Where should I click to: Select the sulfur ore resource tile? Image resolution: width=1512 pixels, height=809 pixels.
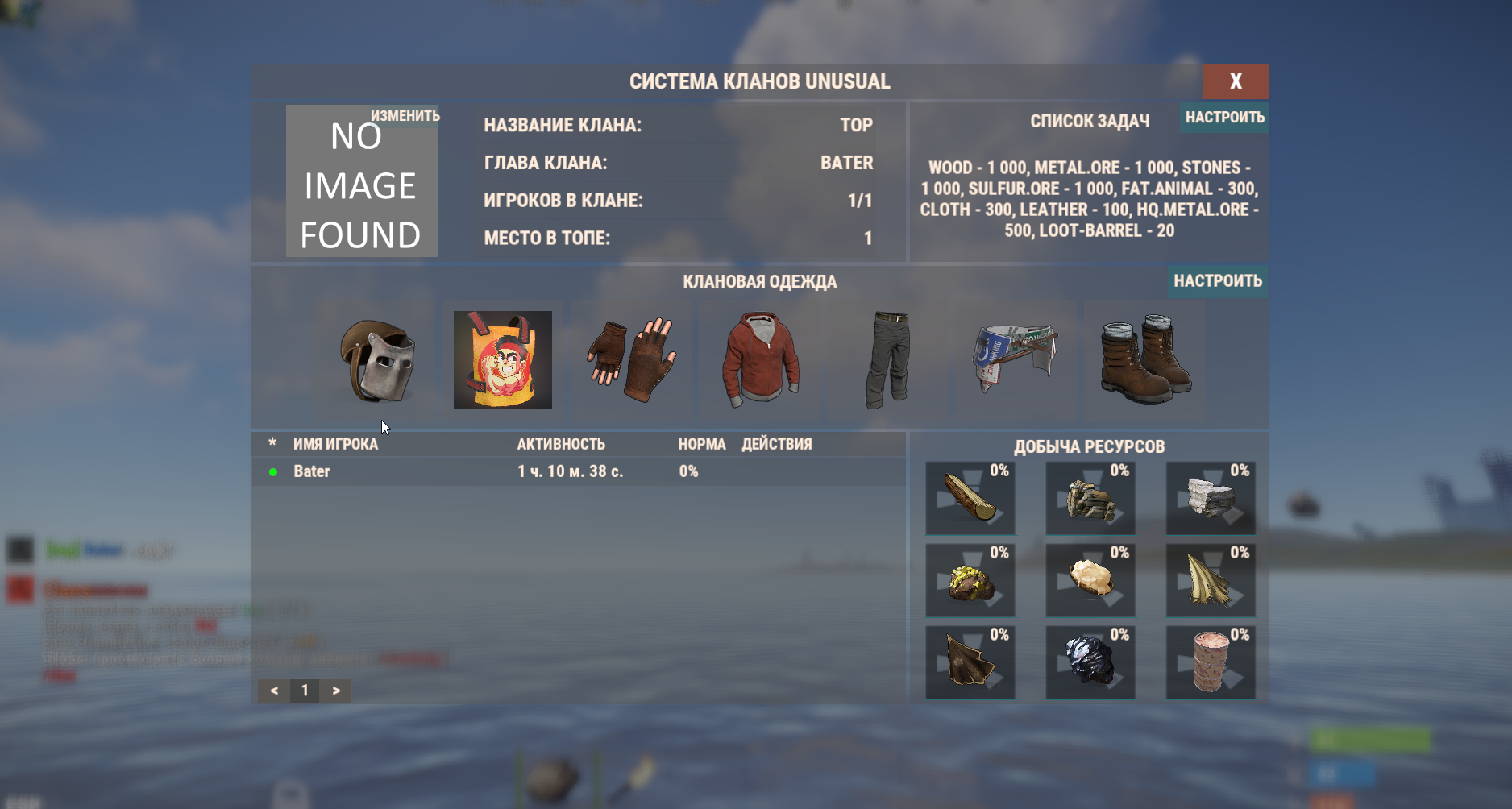970,580
